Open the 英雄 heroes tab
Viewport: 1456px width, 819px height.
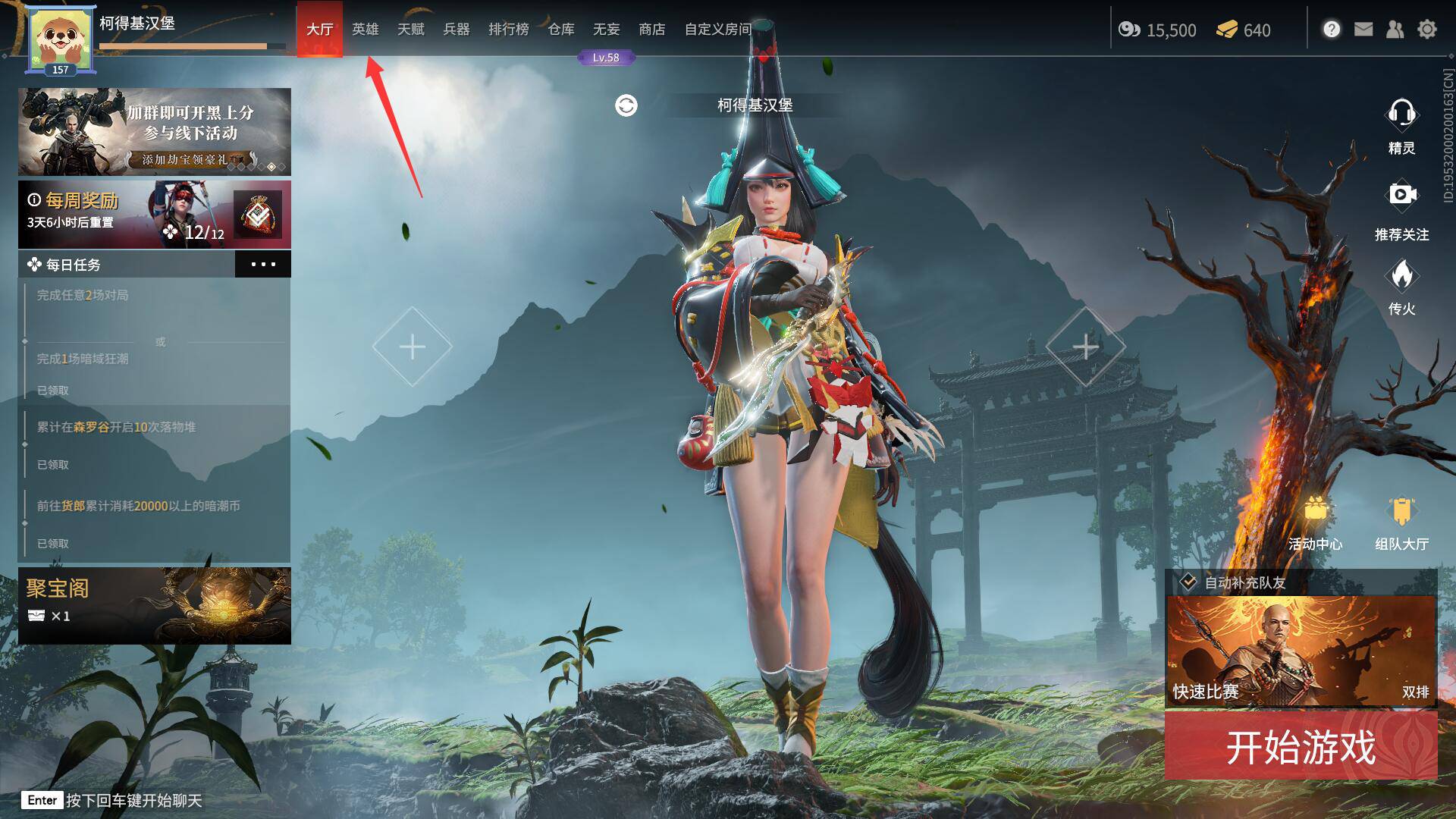pyautogui.click(x=365, y=30)
